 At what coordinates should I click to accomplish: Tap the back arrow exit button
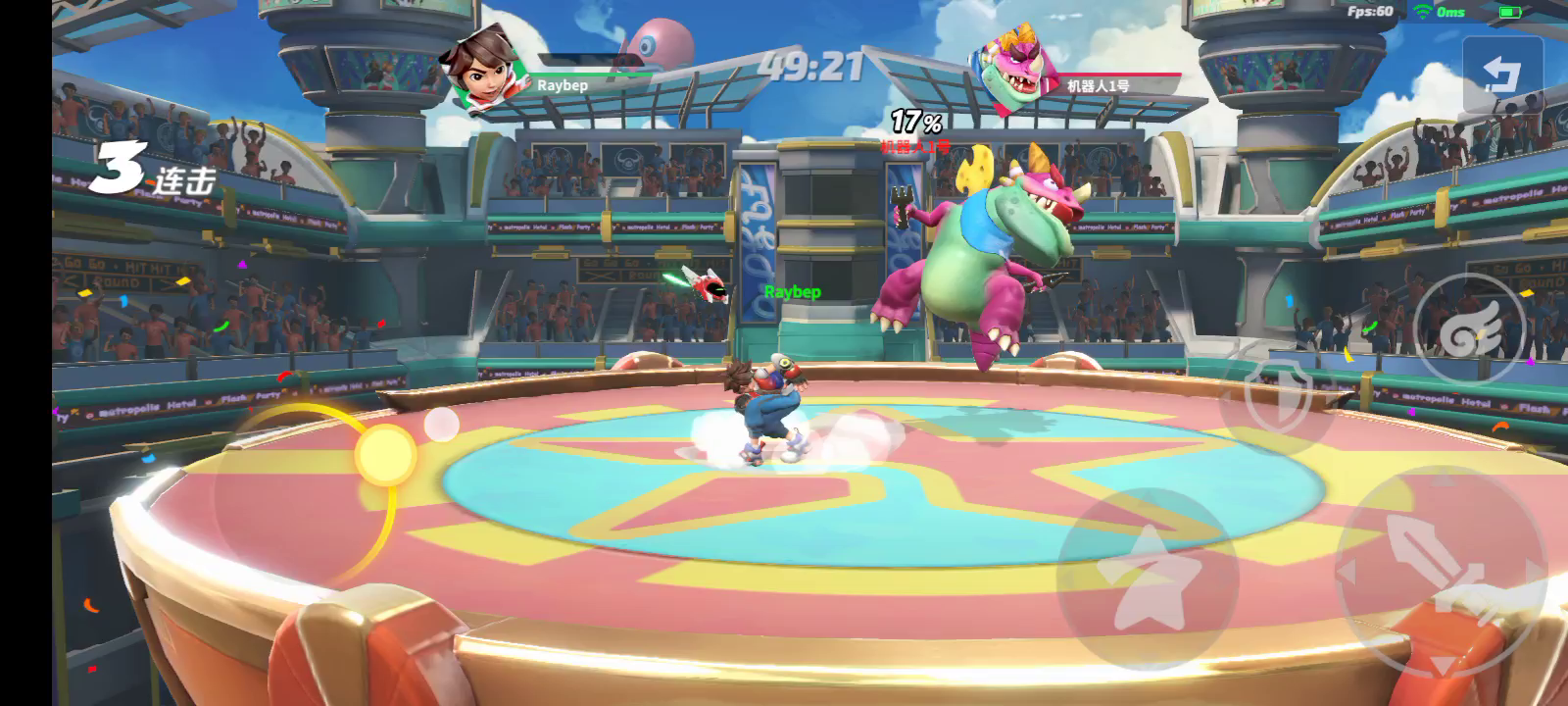click(x=1501, y=76)
